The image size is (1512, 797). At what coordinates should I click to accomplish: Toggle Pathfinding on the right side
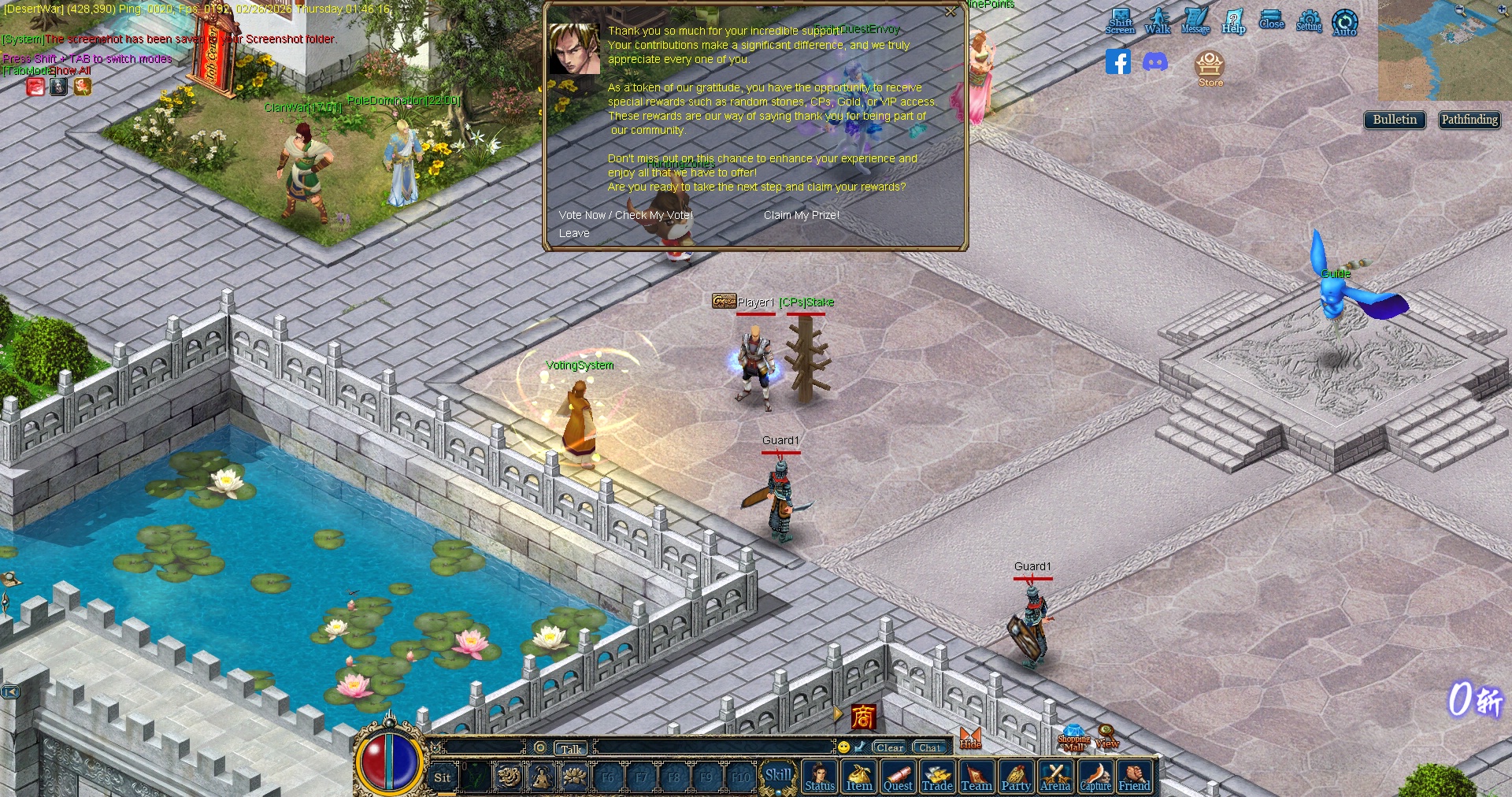pos(1469,120)
